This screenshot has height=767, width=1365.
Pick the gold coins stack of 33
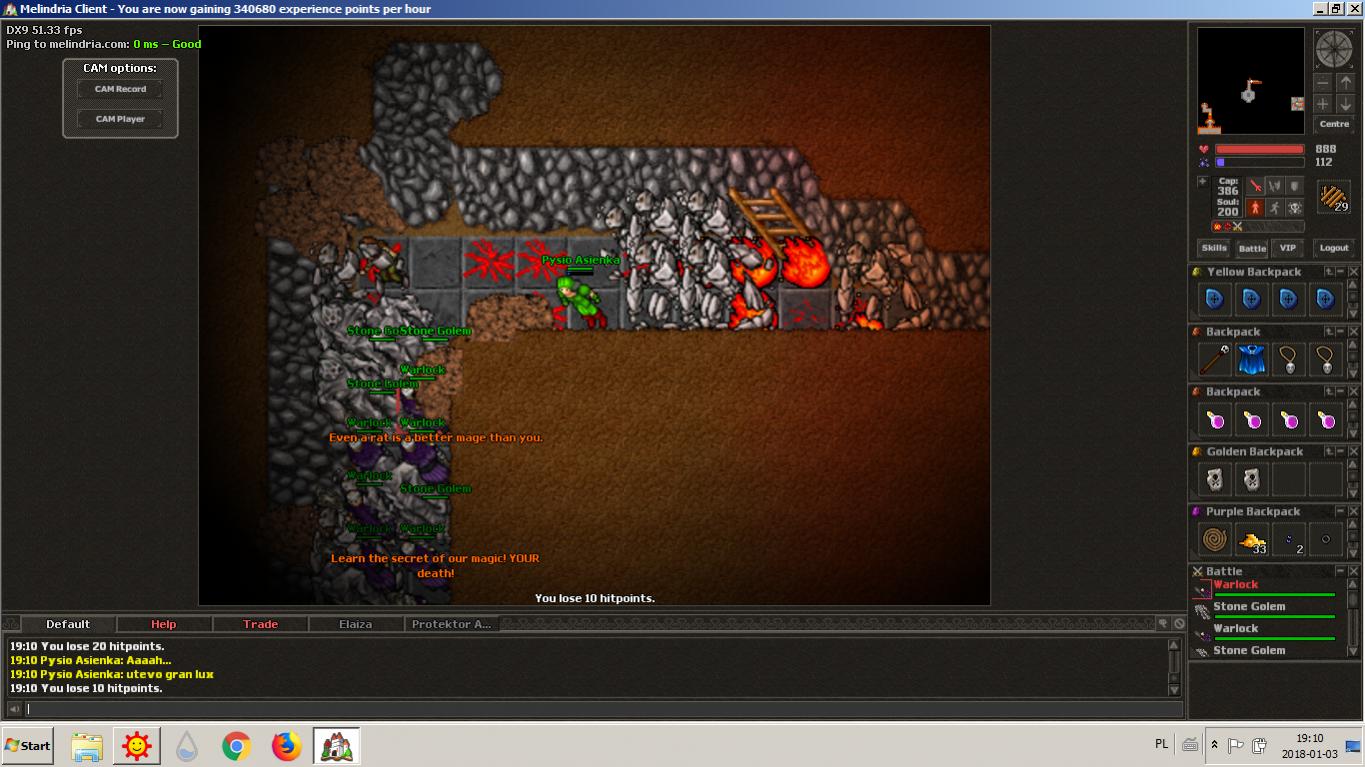pos(1252,540)
